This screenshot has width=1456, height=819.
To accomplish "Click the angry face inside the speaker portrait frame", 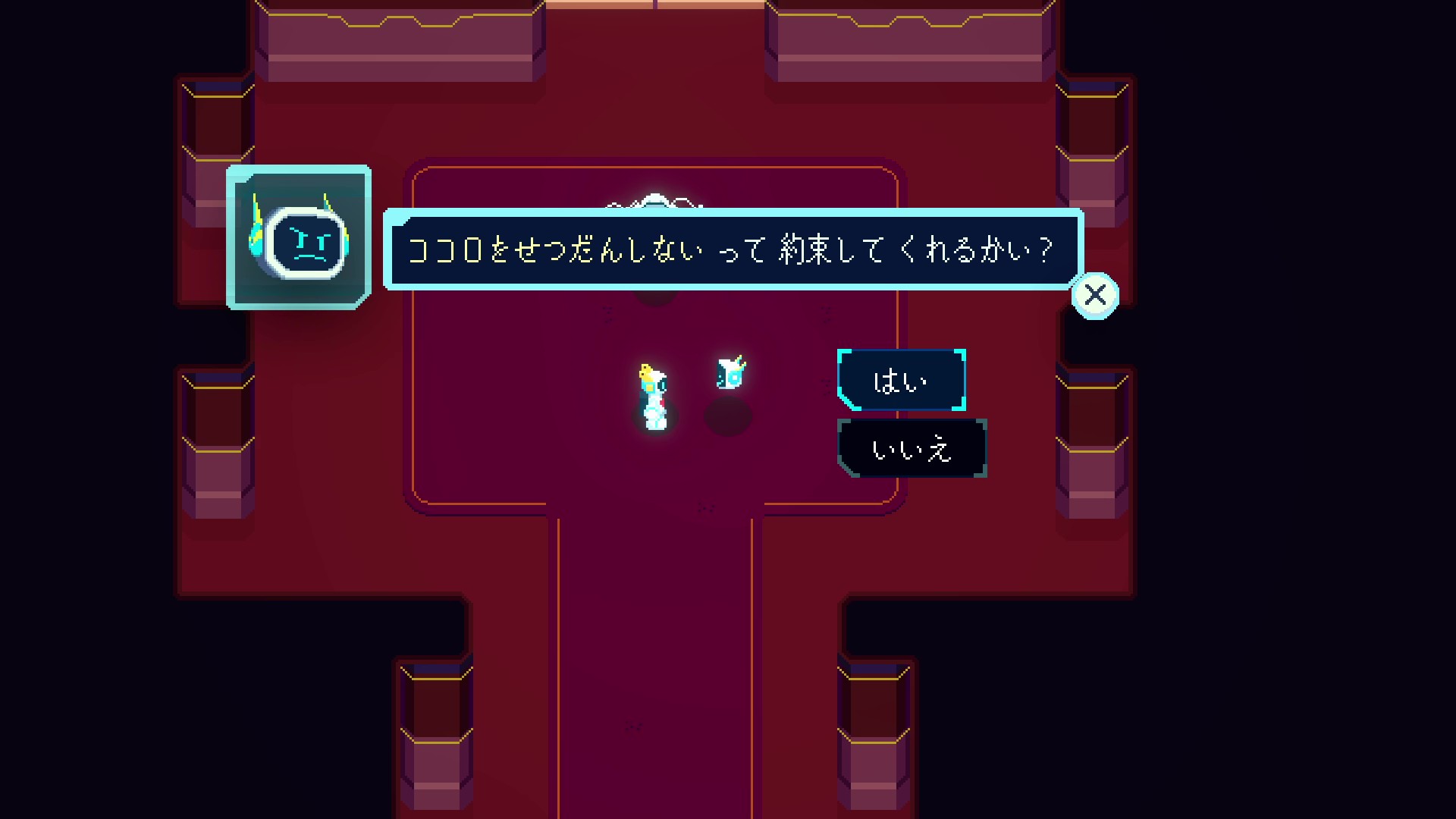I will pyautogui.click(x=307, y=243).
